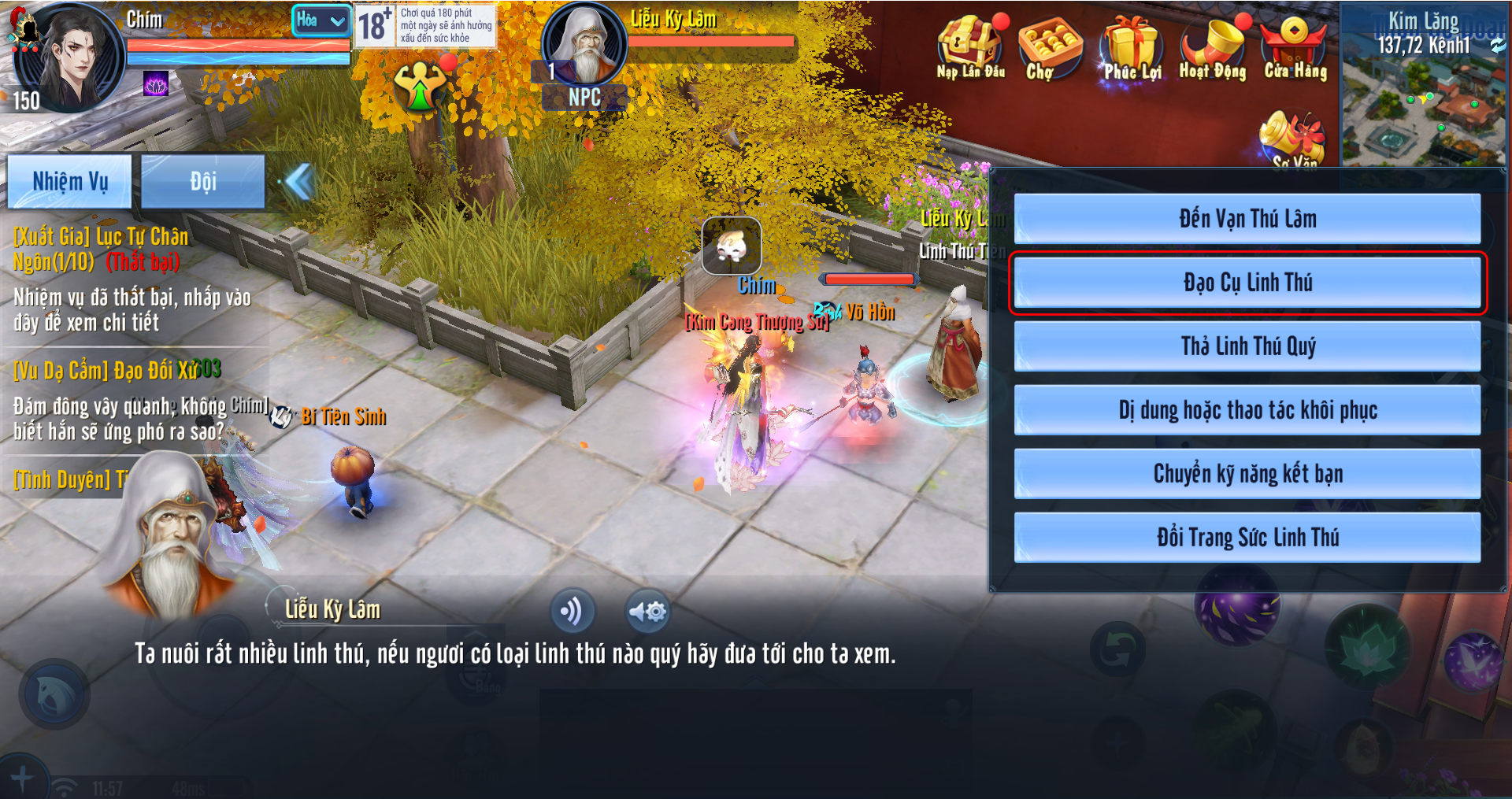1512x799 pixels.
Task: Switch to the Đội tab
Action: pyautogui.click(x=202, y=182)
